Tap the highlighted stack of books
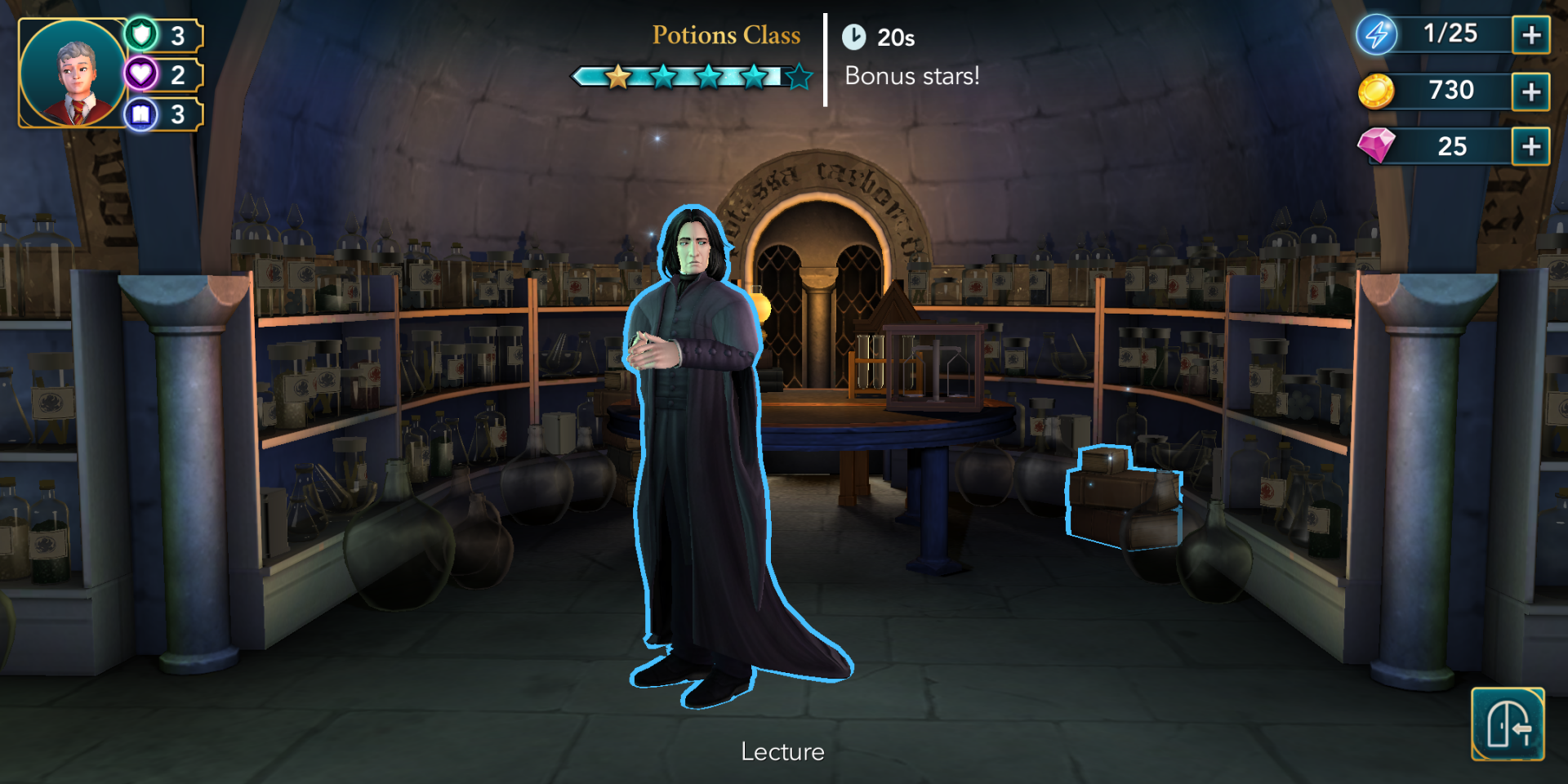1568x784 pixels. tap(1124, 497)
